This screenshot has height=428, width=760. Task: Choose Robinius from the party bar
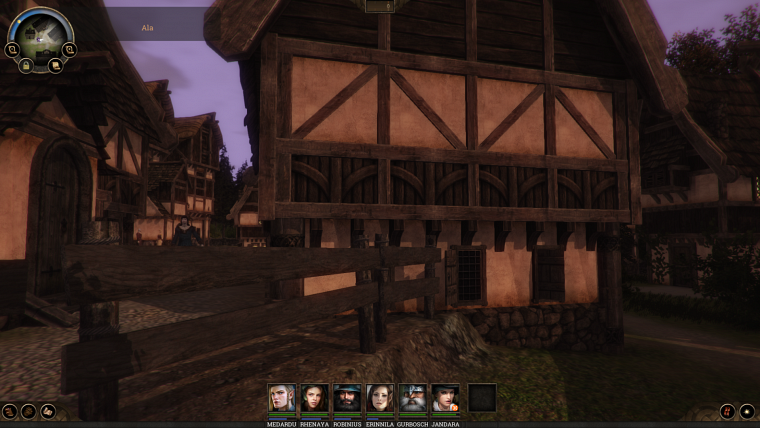click(347, 398)
